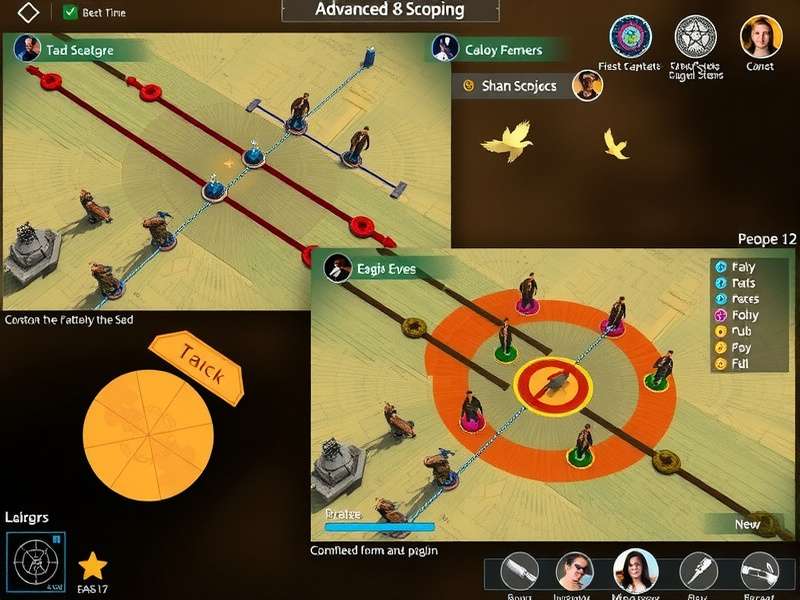Screen dimensions: 800x600
Task: Select the cleaver knife ability icon
Action: pyautogui.click(x=520, y=571)
